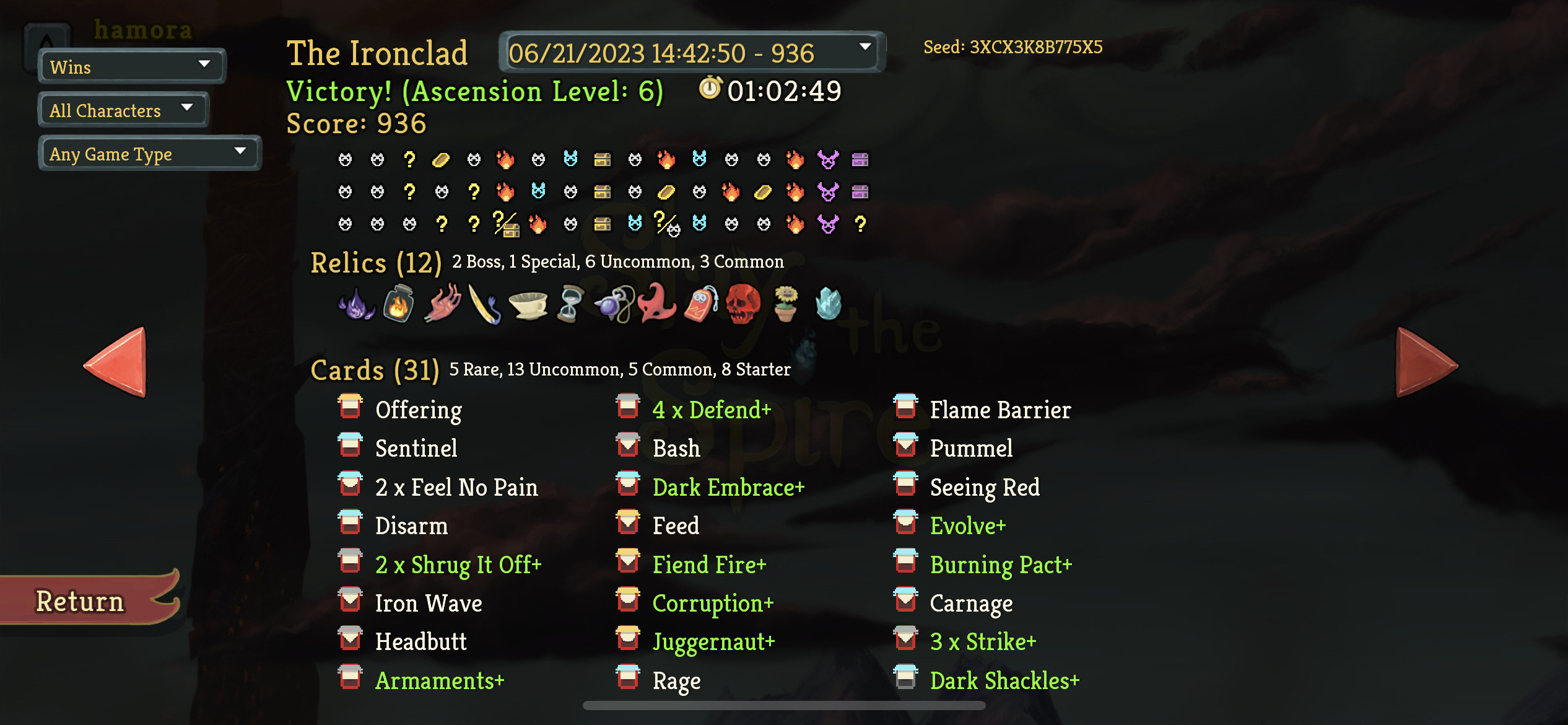Viewport: 1568px width, 725px height.
Task: Open the run date selection dropdown
Action: click(x=692, y=53)
